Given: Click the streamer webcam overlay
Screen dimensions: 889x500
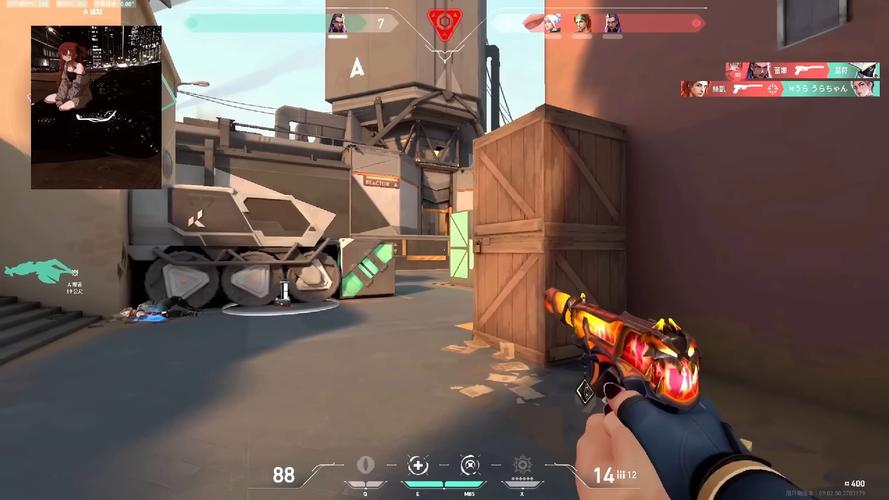Looking at the screenshot, I should click(96, 107).
